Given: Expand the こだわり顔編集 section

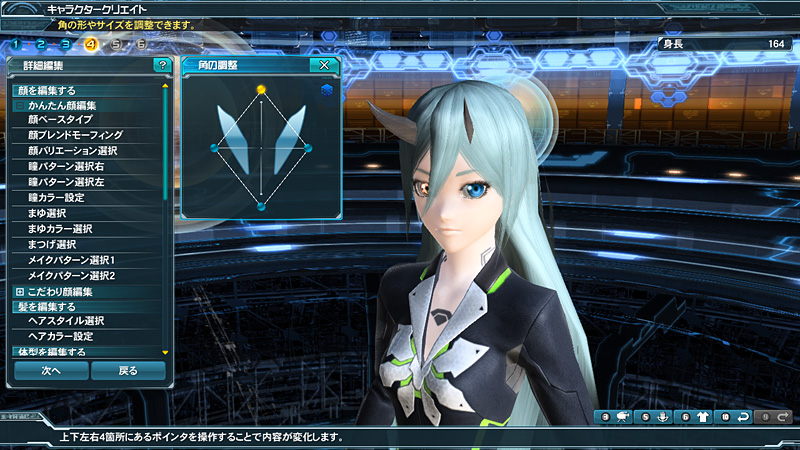Looking at the screenshot, I should 19,291.
